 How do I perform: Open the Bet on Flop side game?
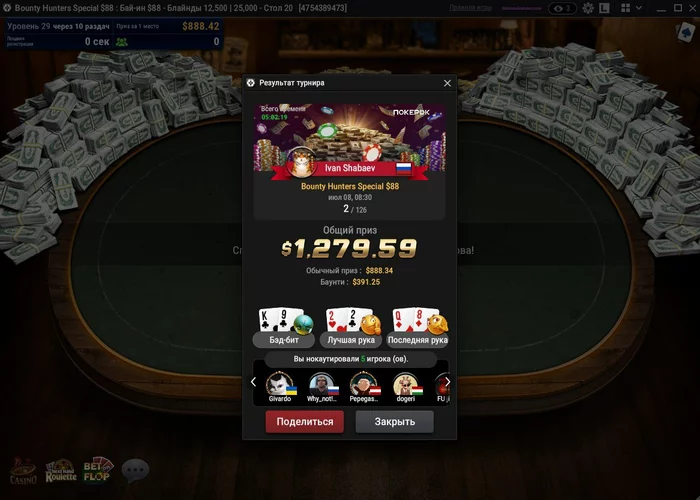(99, 470)
